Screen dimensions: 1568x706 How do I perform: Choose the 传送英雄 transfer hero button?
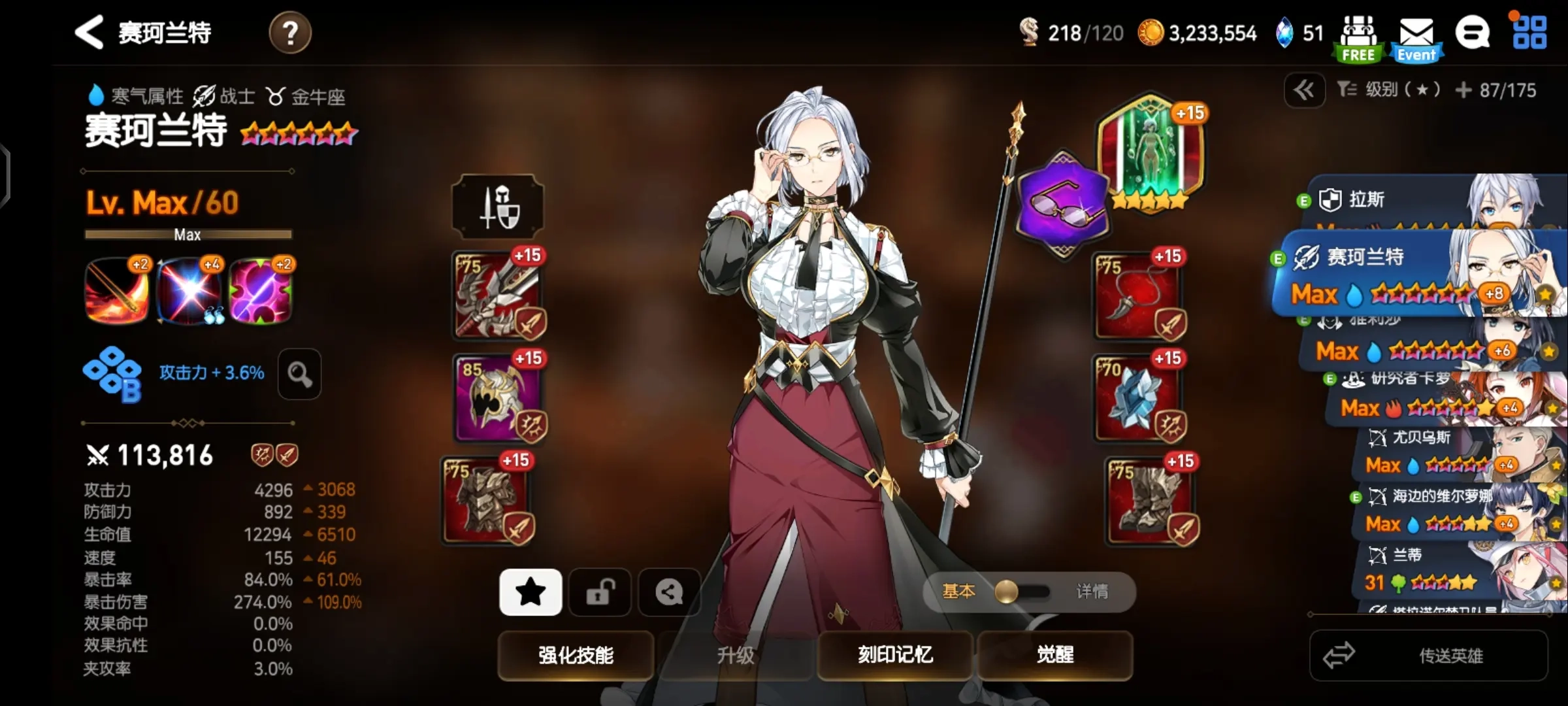[1429, 655]
